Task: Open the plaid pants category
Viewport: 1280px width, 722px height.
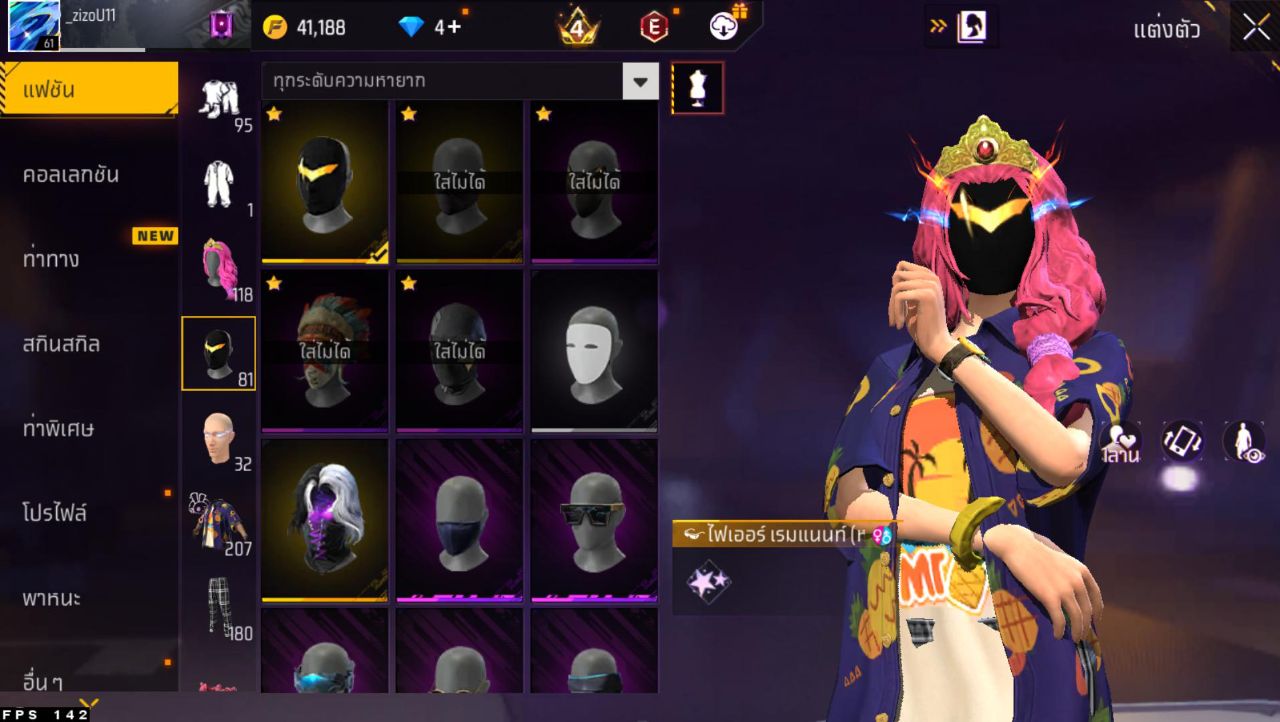Action: [x=218, y=607]
